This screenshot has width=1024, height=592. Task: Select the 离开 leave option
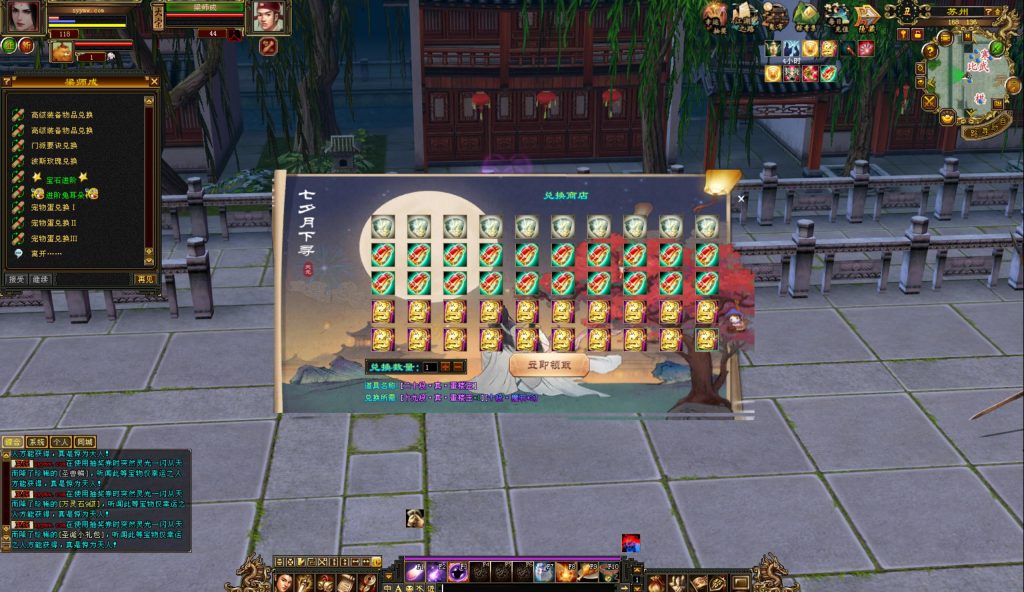pos(44,253)
